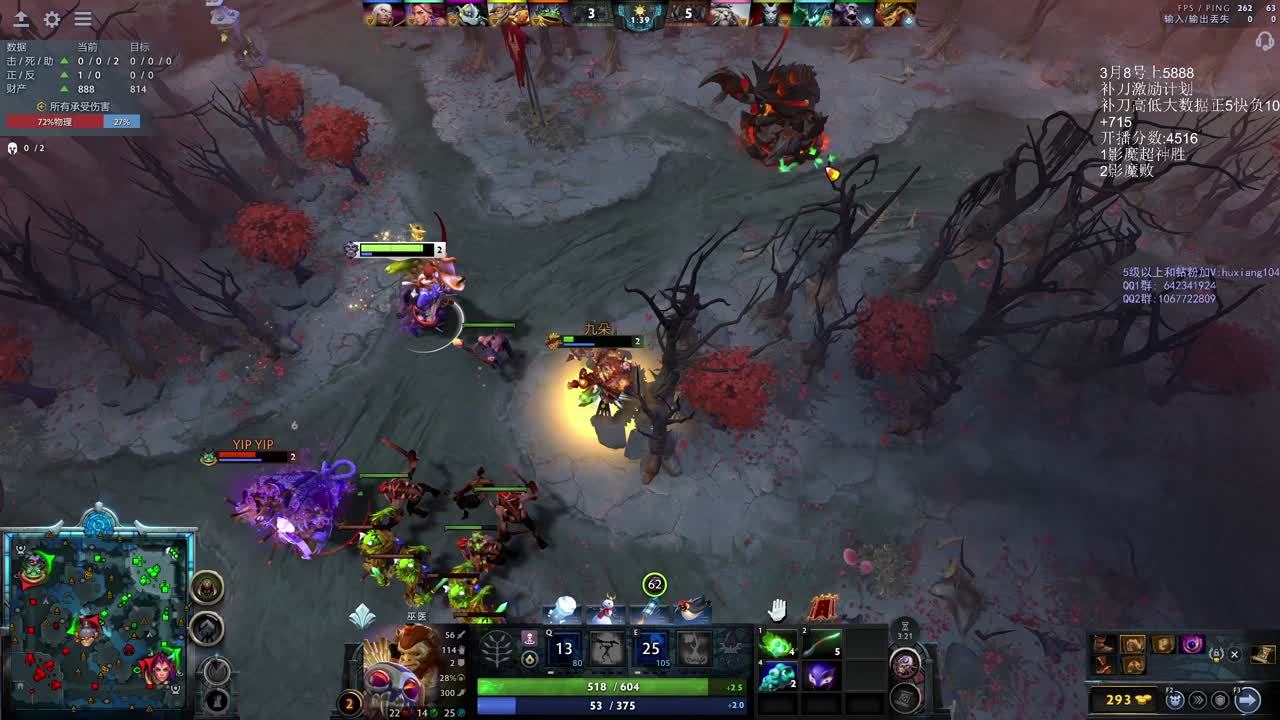Use the blue Enchanted Mango cluster item
This screenshot has width=1280, height=720.
point(776,676)
